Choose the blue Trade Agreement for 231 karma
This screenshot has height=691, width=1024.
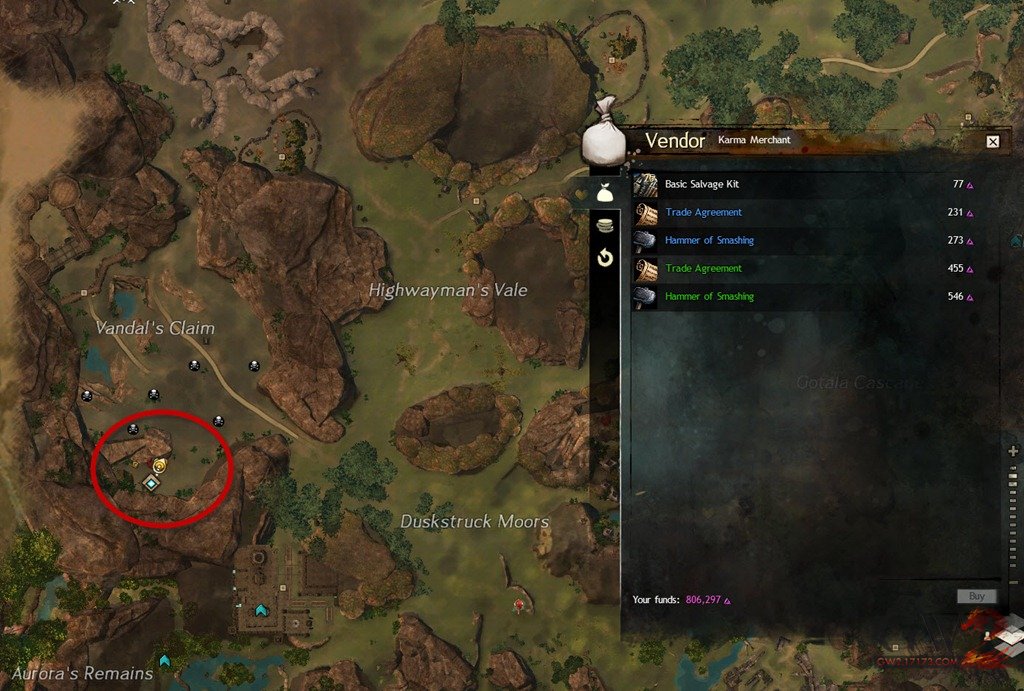pos(703,213)
